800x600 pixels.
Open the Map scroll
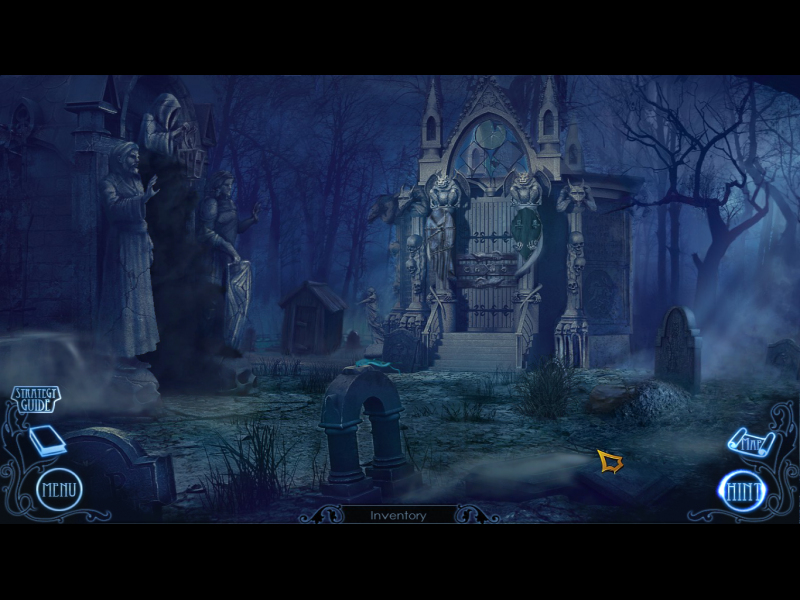(746, 440)
